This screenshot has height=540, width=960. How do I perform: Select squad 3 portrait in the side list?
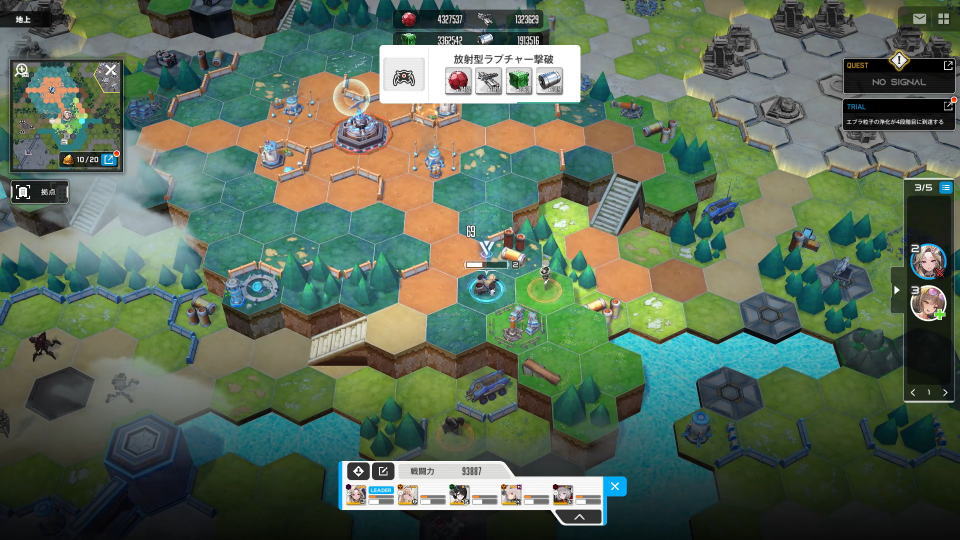928,302
